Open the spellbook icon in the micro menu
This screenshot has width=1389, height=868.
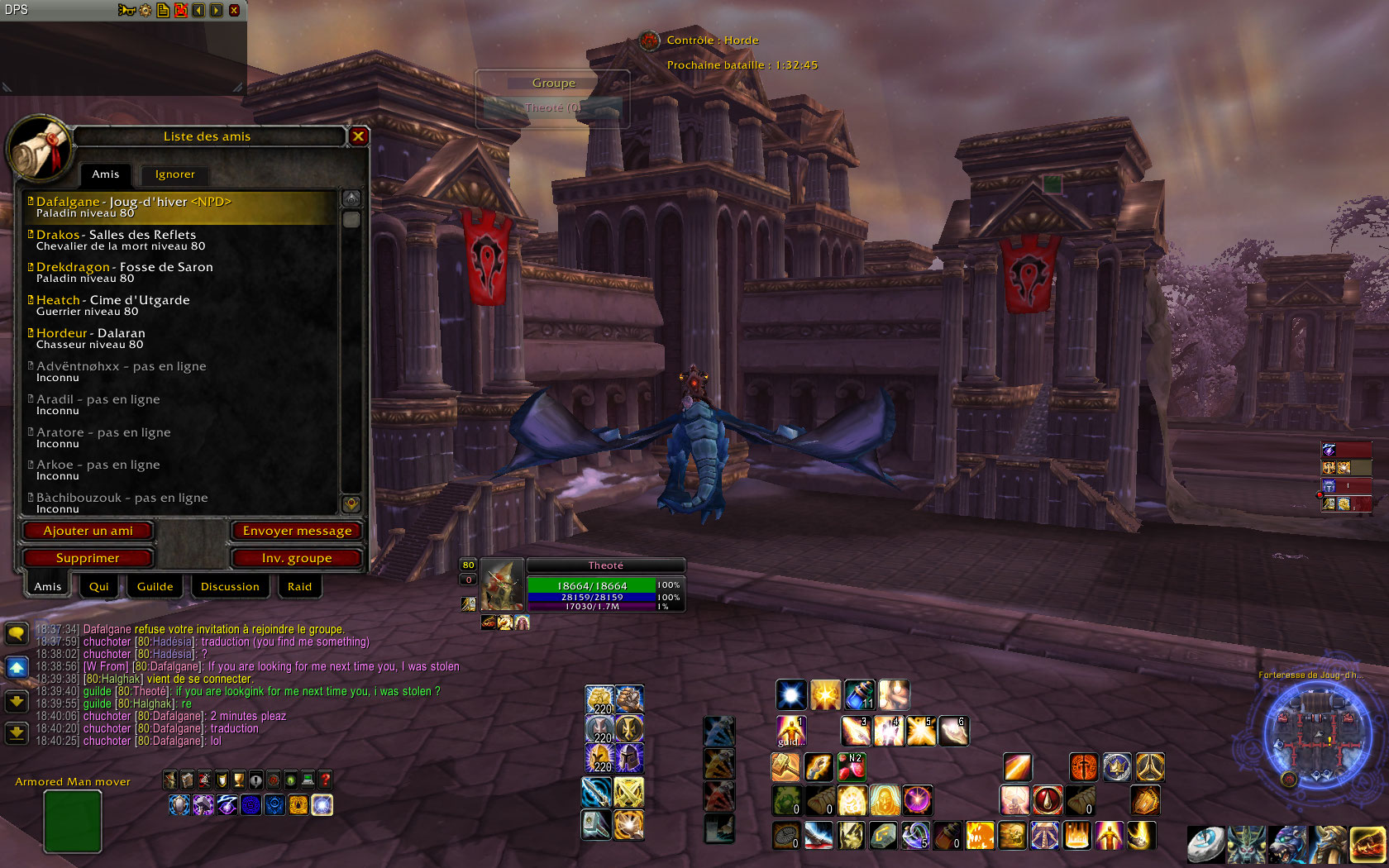click(x=187, y=780)
